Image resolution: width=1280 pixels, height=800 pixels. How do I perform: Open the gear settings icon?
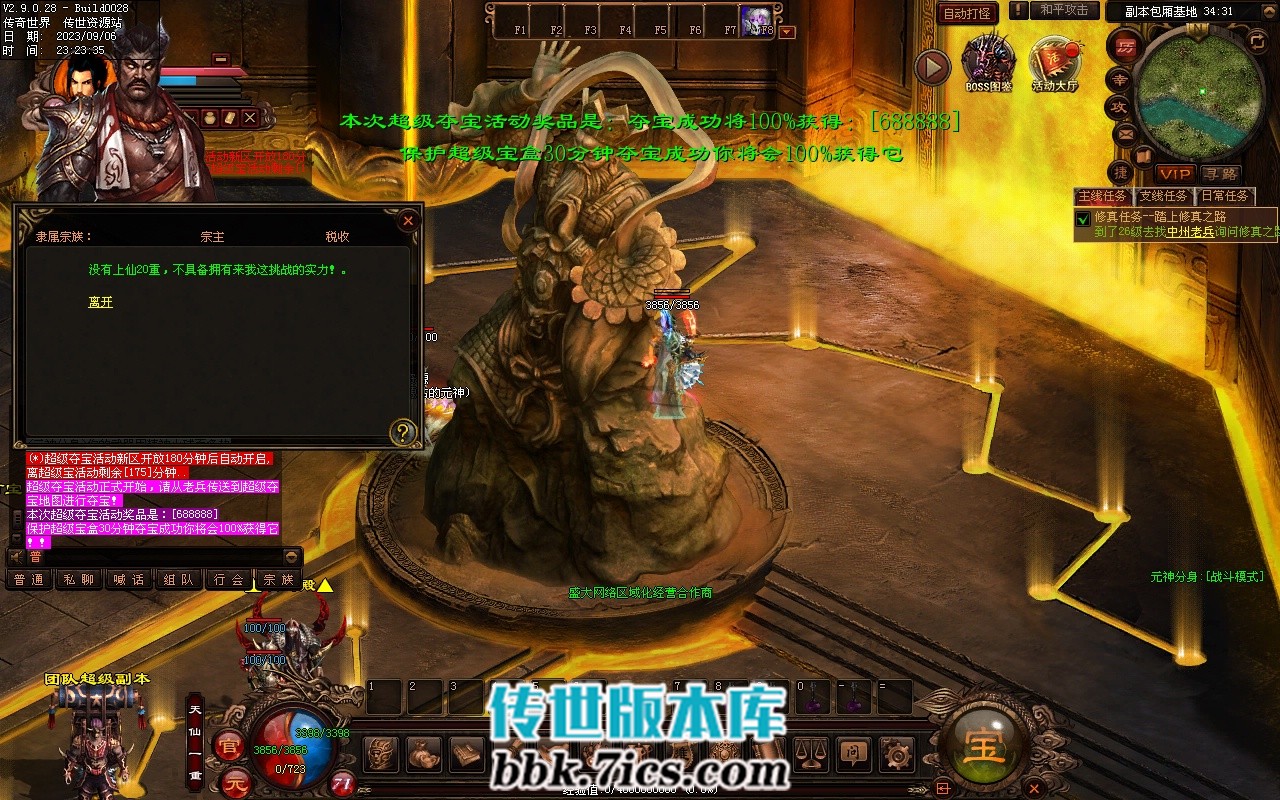899,753
